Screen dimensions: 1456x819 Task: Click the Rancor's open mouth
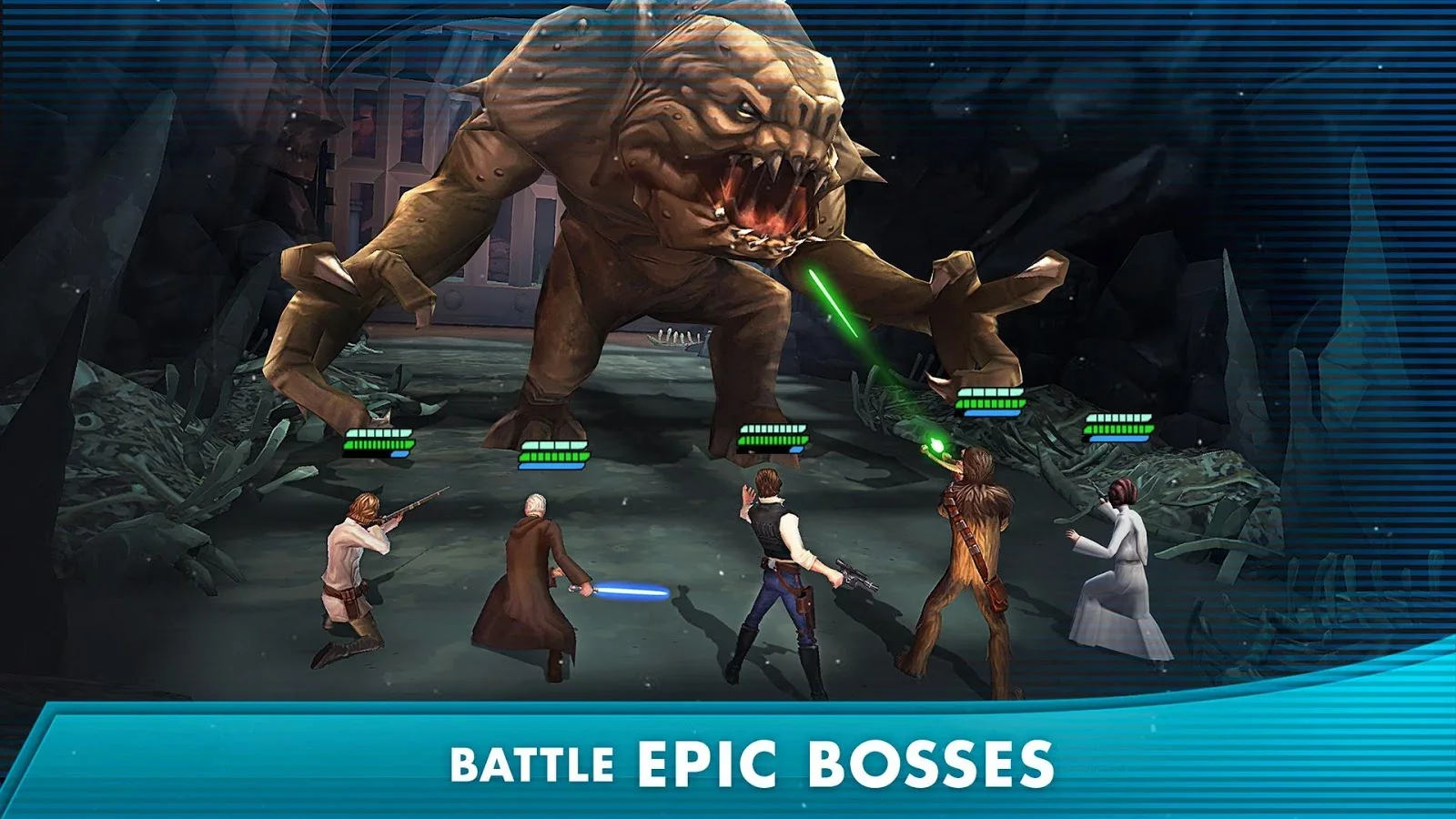(x=760, y=205)
